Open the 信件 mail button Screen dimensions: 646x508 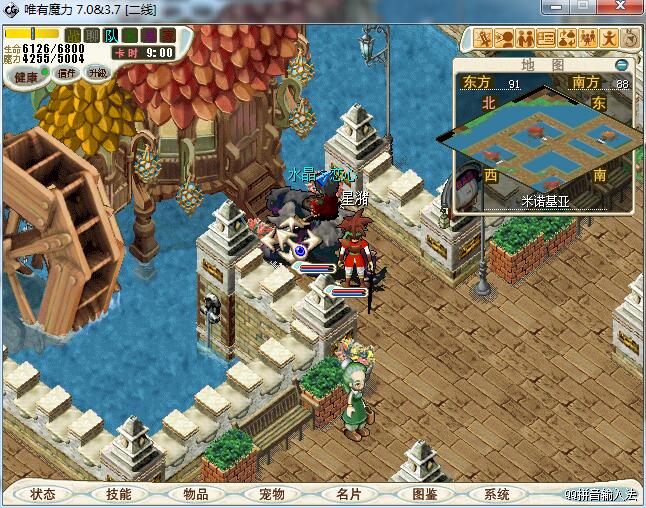(68, 73)
